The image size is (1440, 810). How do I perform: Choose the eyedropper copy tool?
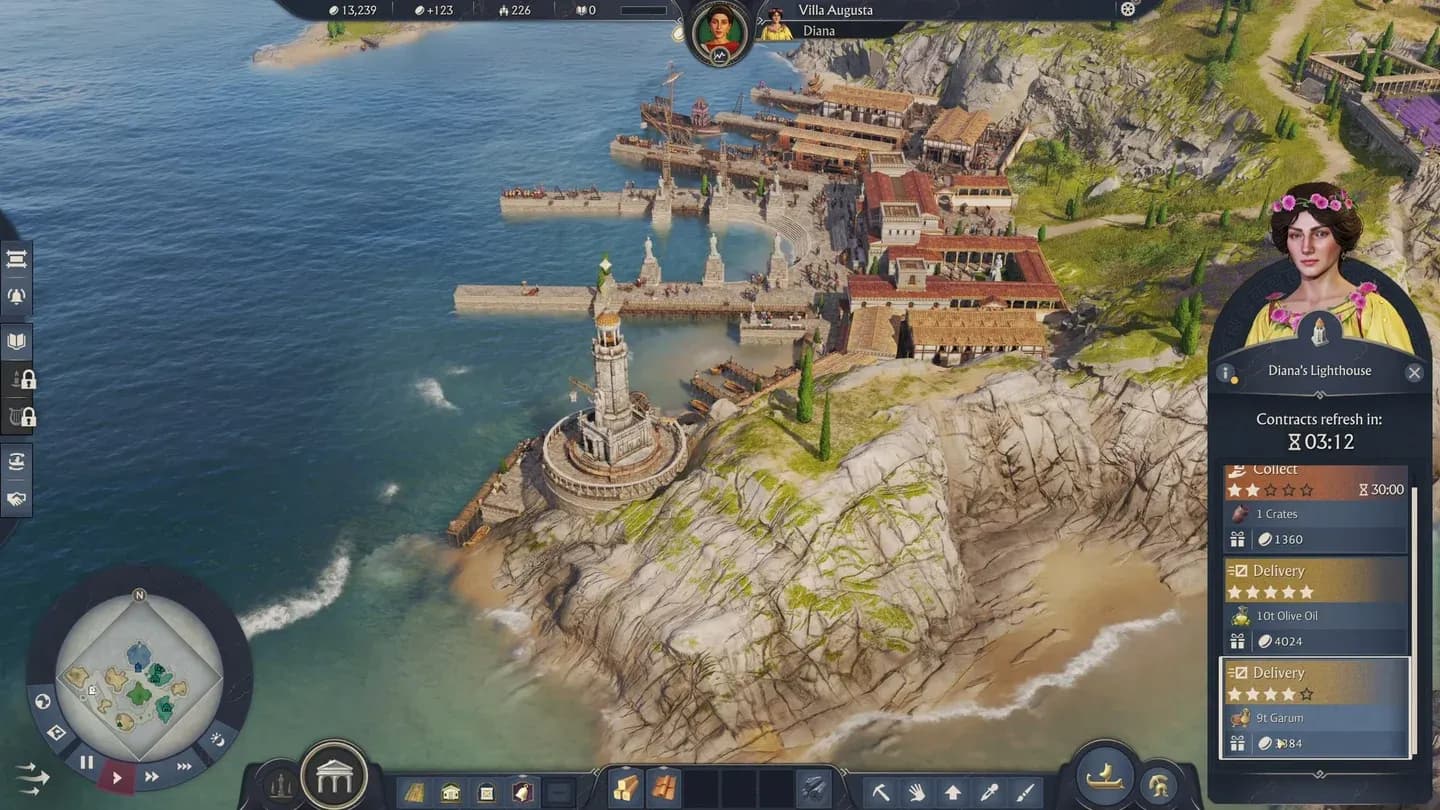989,793
